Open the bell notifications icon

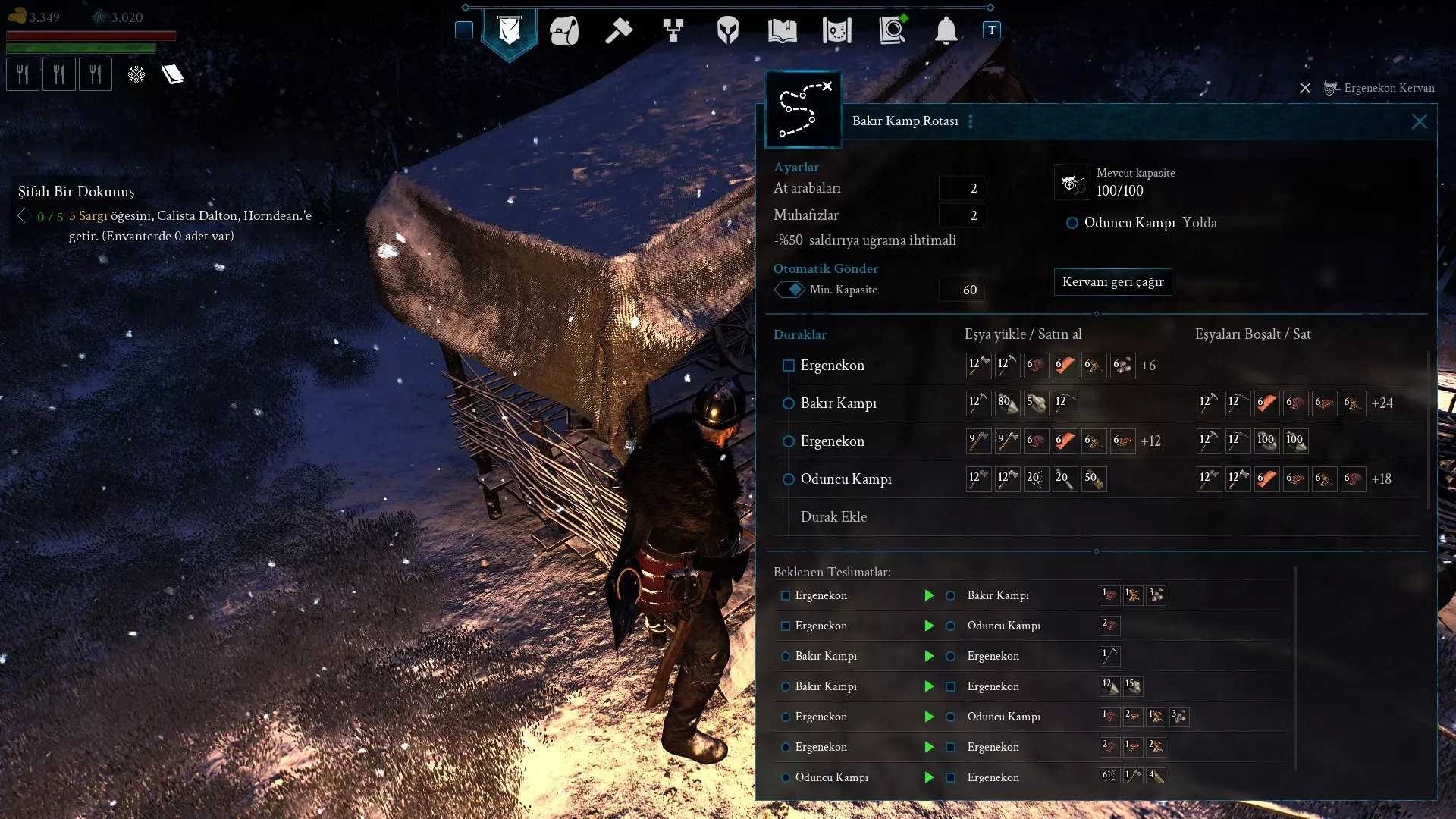[x=946, y=31]
